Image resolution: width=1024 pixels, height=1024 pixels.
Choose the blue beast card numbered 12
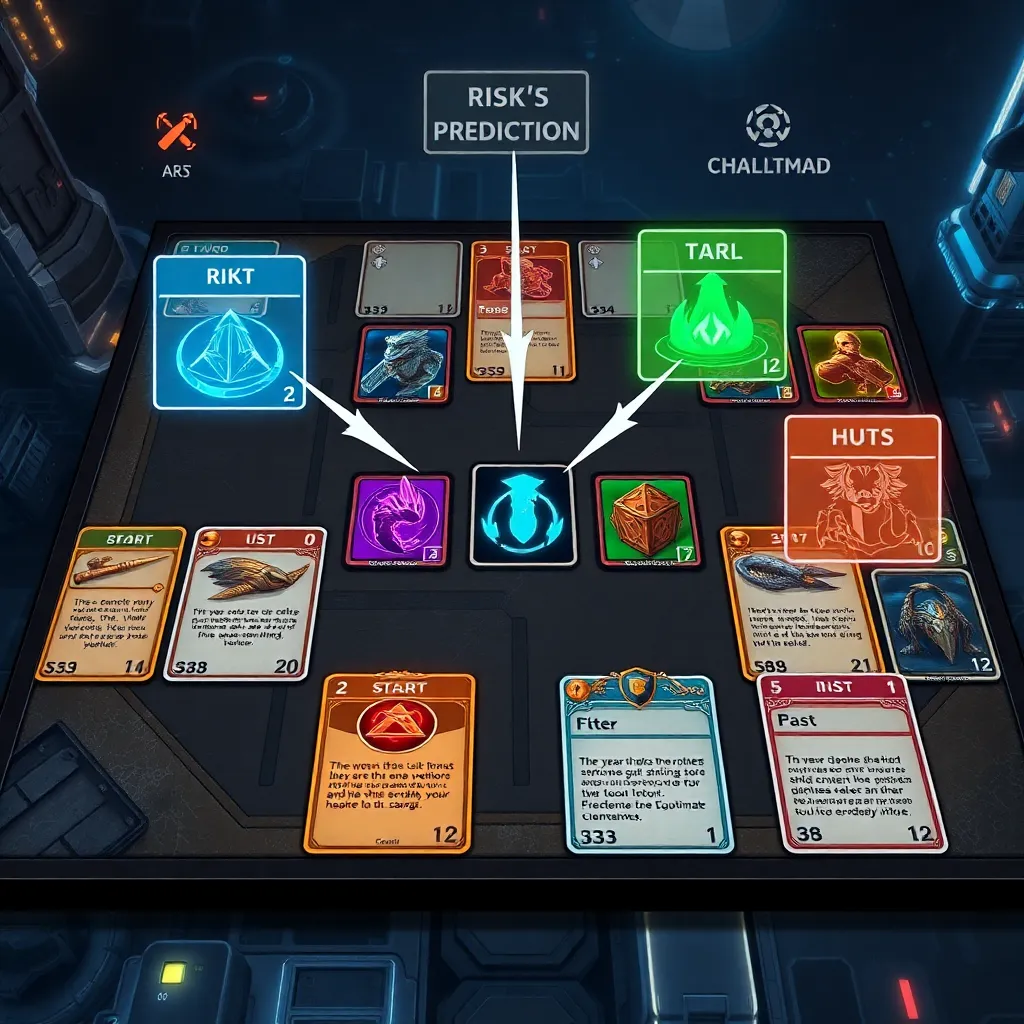[934, 625]
